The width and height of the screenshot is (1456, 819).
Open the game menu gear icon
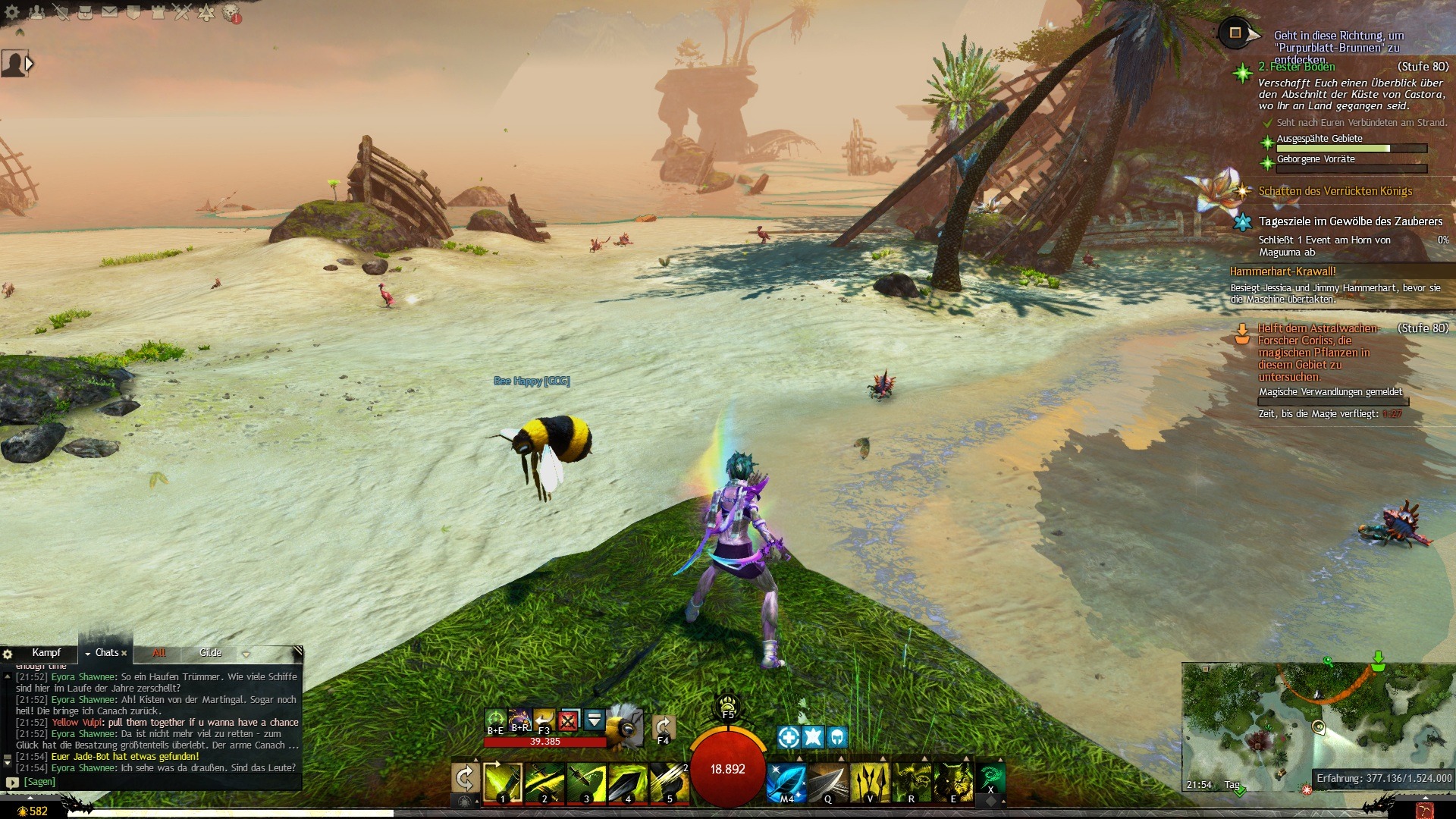click(x=12, y=12)
